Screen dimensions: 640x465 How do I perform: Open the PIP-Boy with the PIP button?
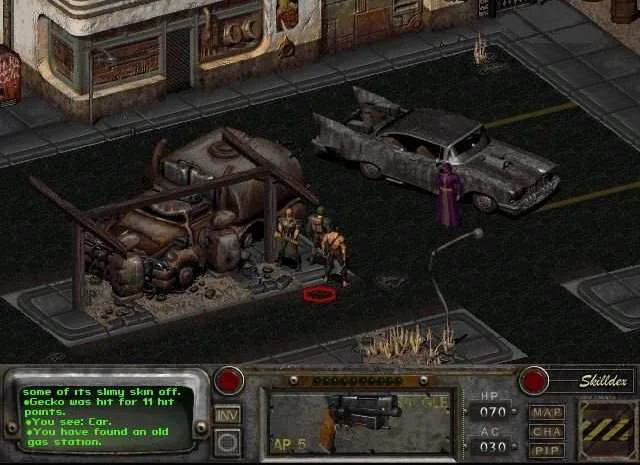[x=547, y=450]
